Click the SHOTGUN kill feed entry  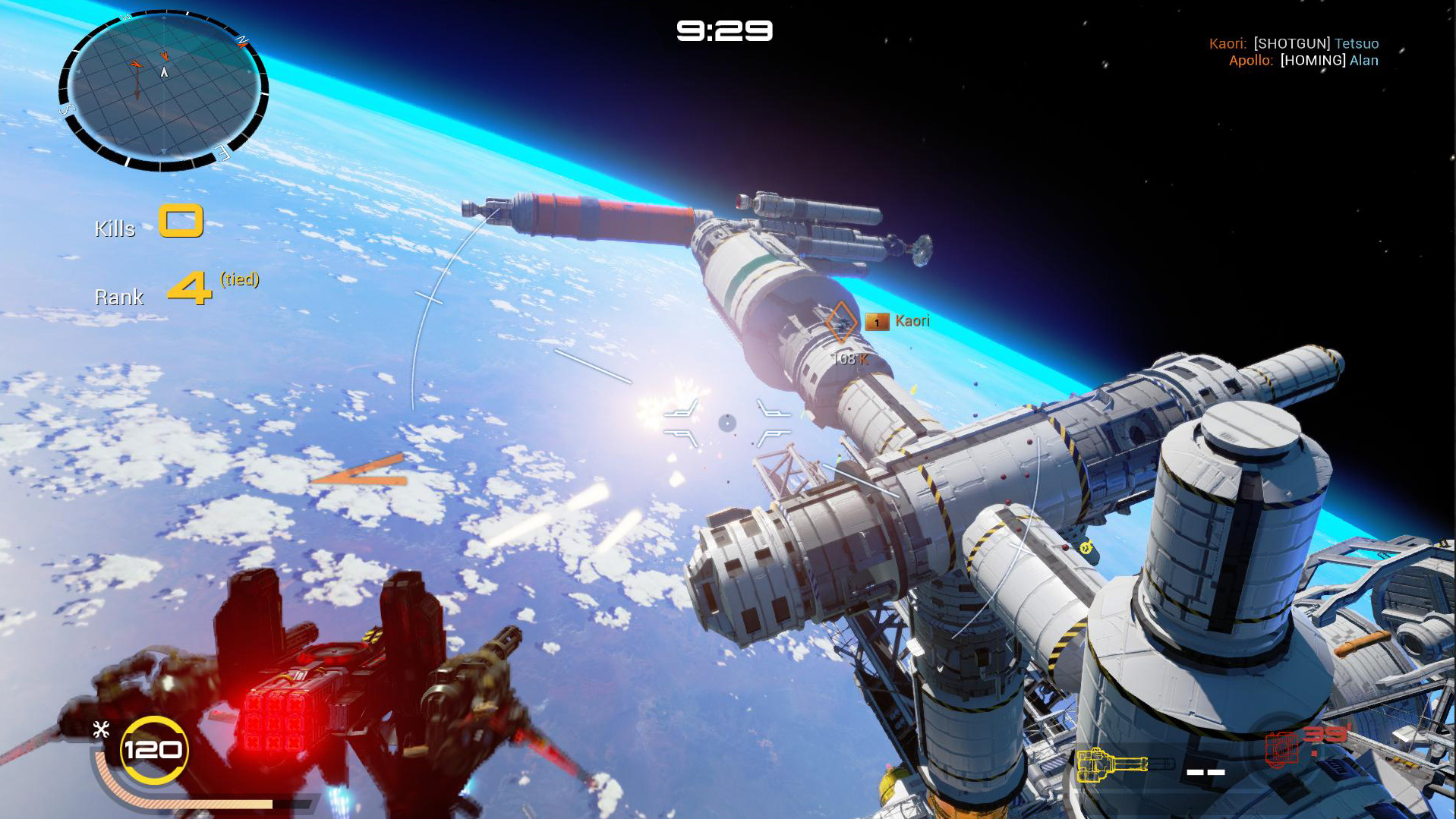[x=1292, y=43]
